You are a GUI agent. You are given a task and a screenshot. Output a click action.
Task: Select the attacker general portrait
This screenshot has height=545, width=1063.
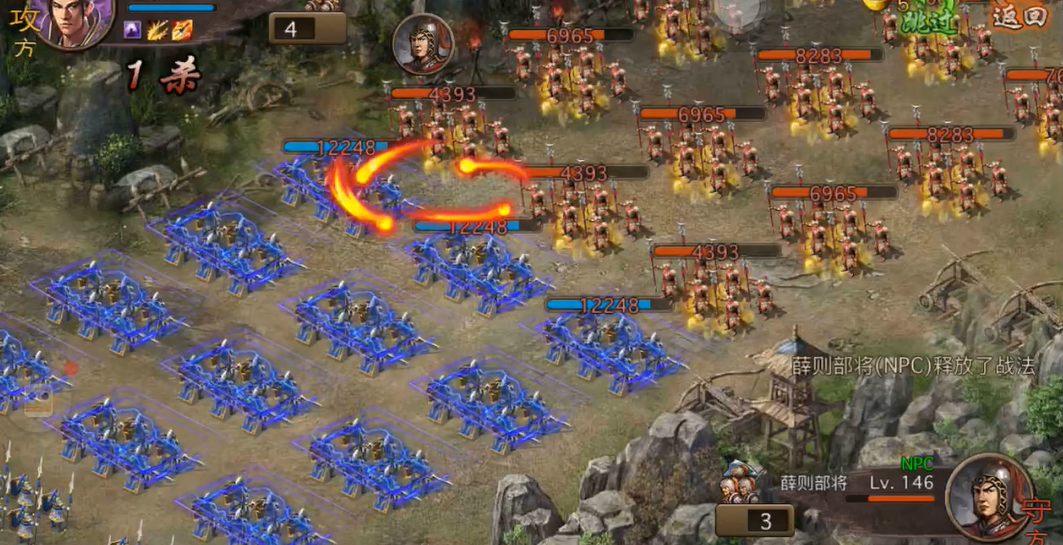coord(78,20)
